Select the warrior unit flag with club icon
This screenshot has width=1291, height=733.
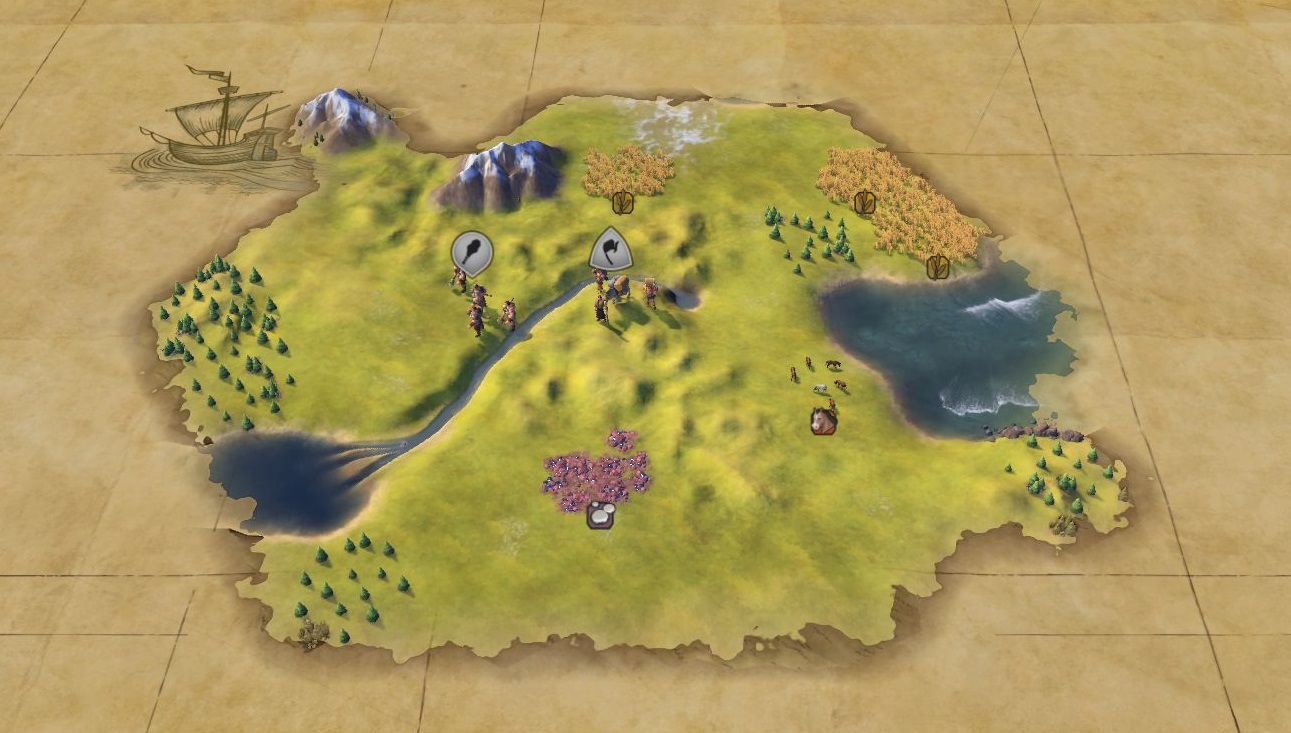[x=472, y=251]
